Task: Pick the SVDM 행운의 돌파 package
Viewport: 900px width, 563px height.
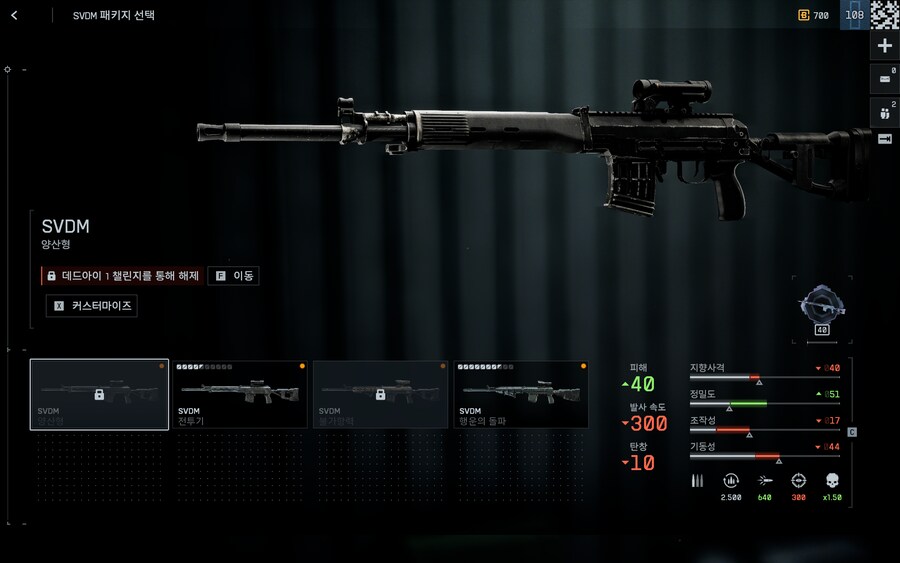Action: point(521,394)
